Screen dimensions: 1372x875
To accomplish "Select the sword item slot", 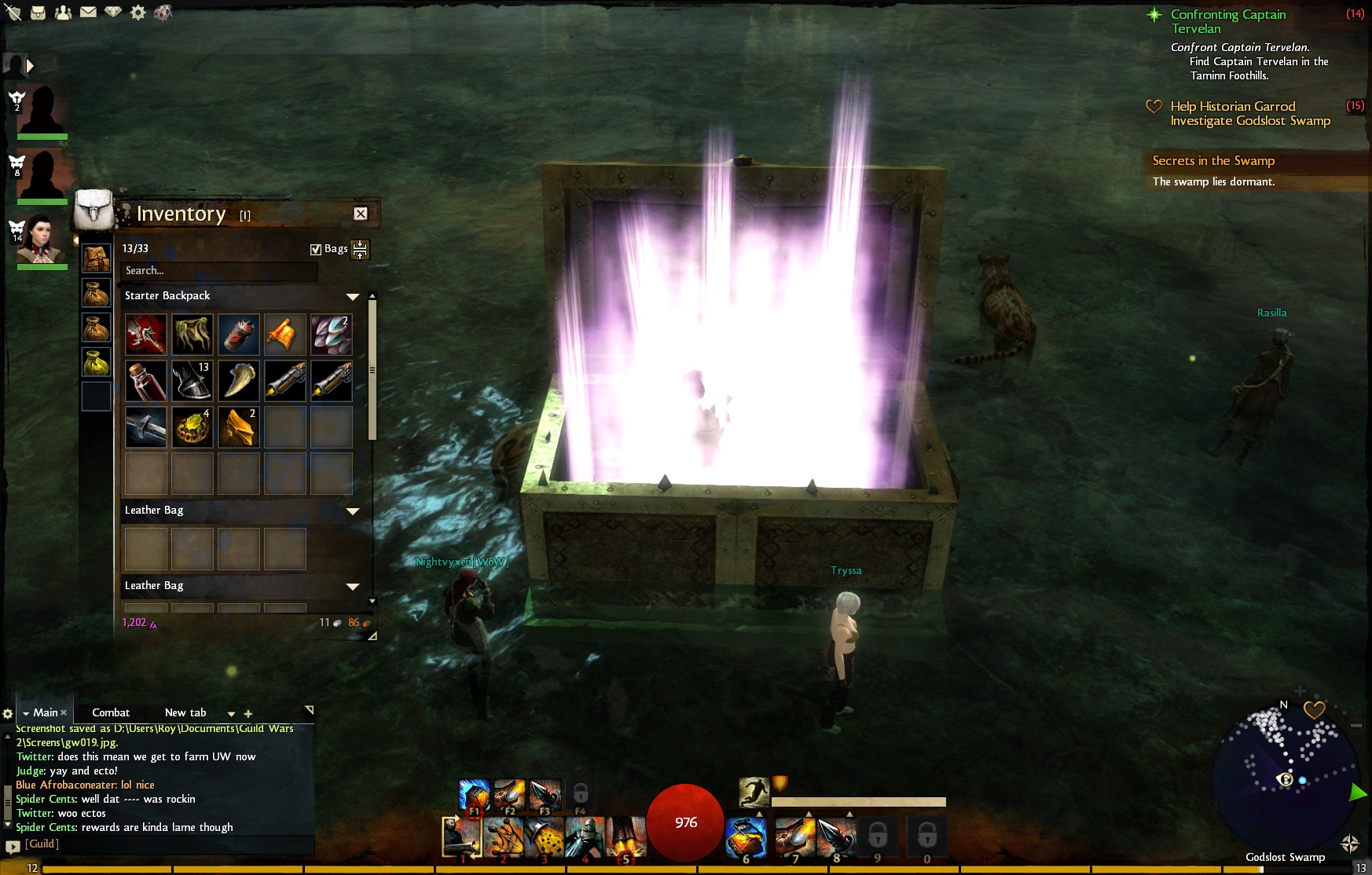I will tap(146, 427).
